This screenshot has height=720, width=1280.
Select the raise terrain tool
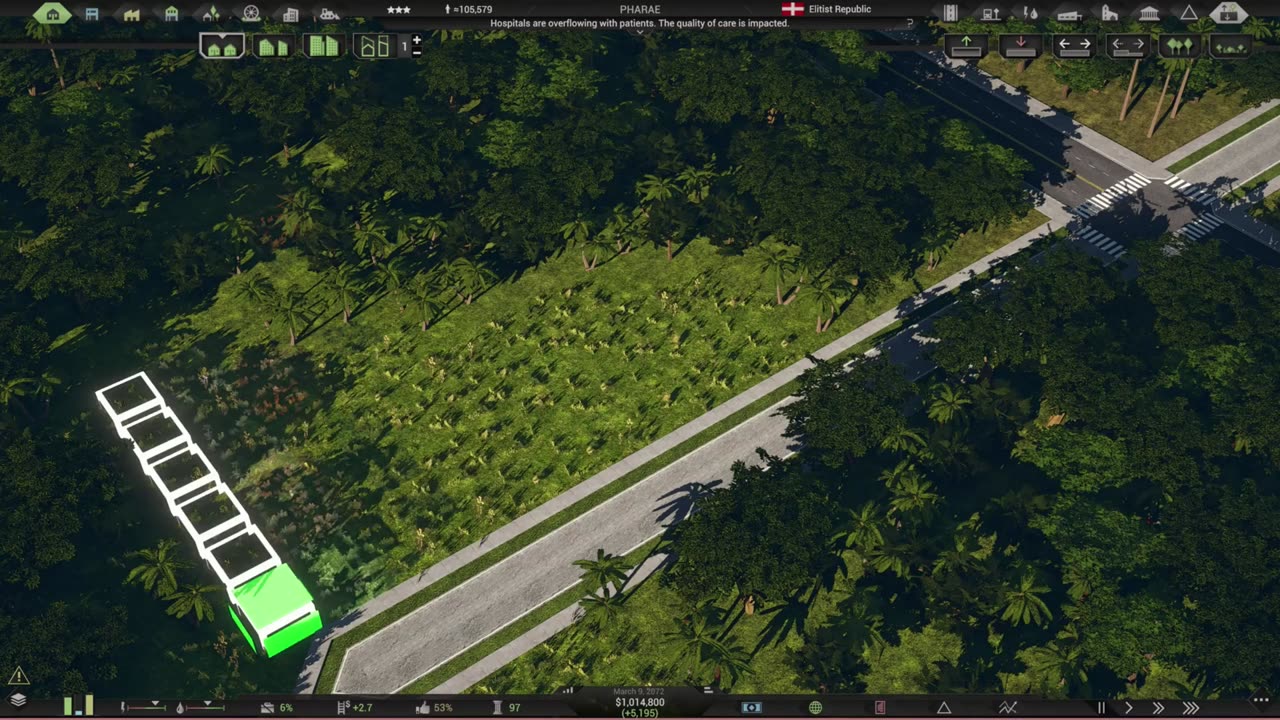966,45
